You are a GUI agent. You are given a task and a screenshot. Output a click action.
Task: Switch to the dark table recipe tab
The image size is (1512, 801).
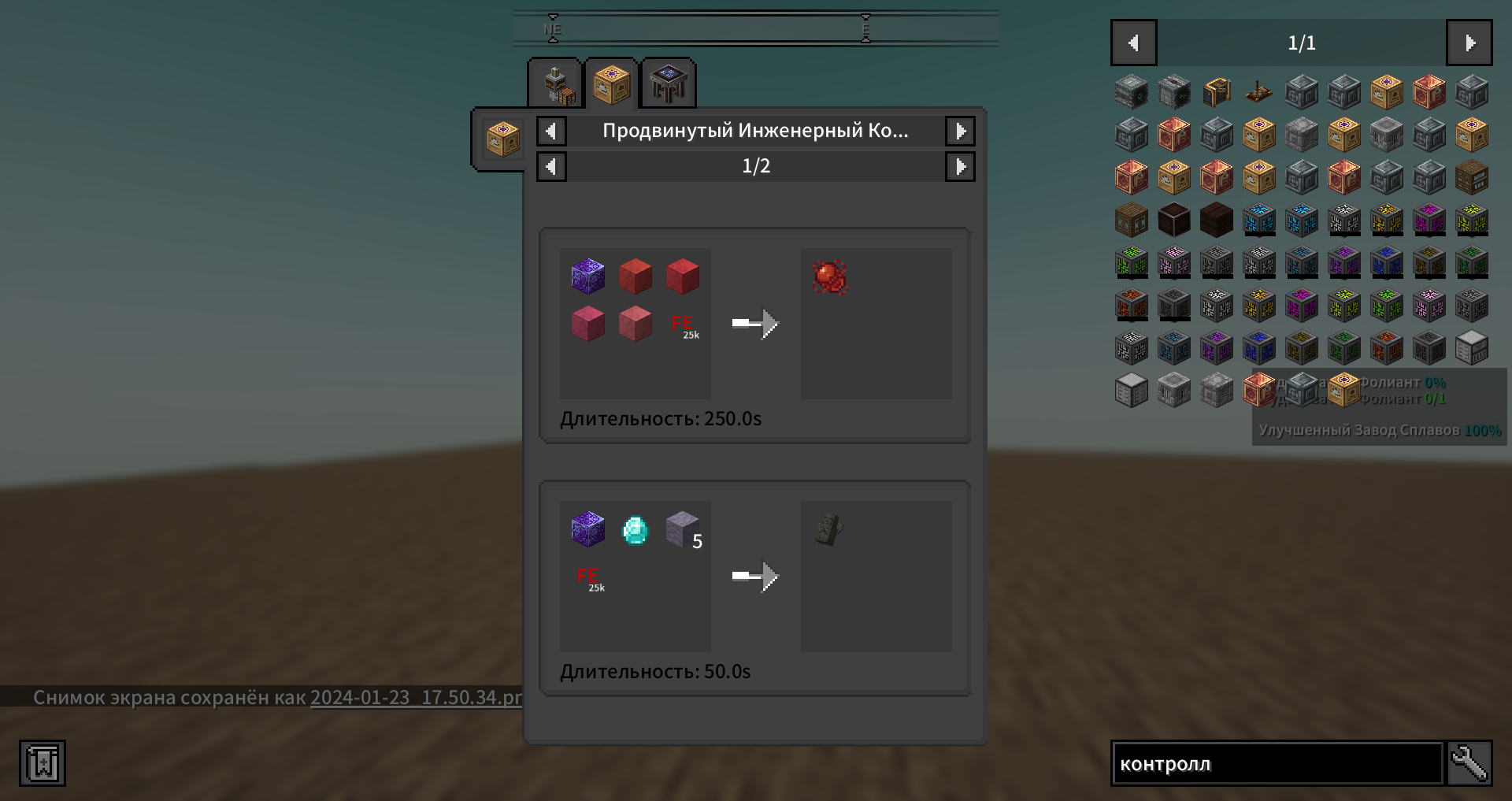pos(669,83)
